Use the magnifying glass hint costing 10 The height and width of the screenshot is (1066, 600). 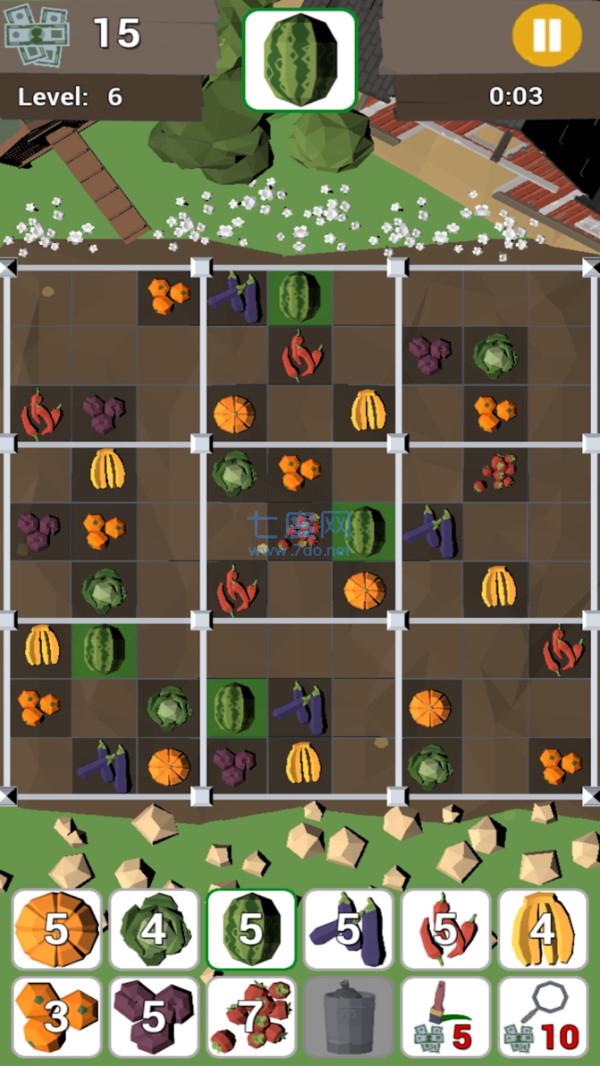(542, 1017)
